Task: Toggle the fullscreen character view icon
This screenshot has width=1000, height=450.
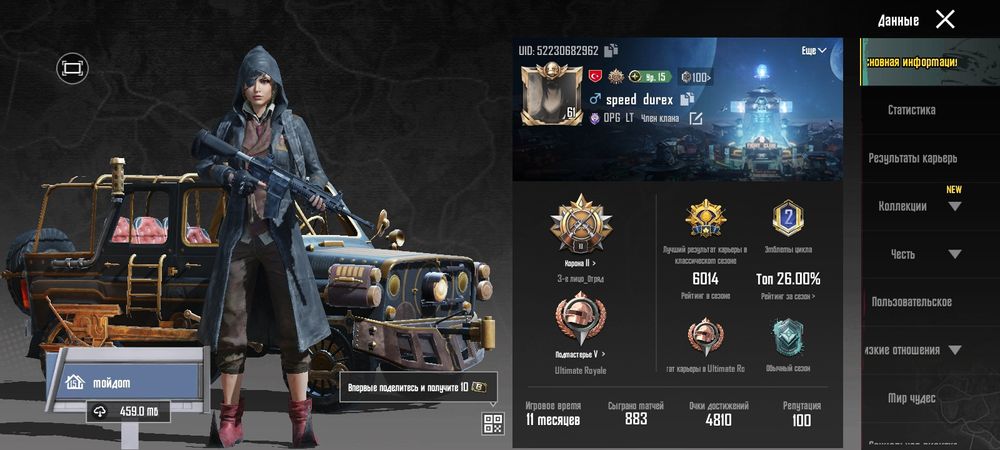Action: point(73,68)
